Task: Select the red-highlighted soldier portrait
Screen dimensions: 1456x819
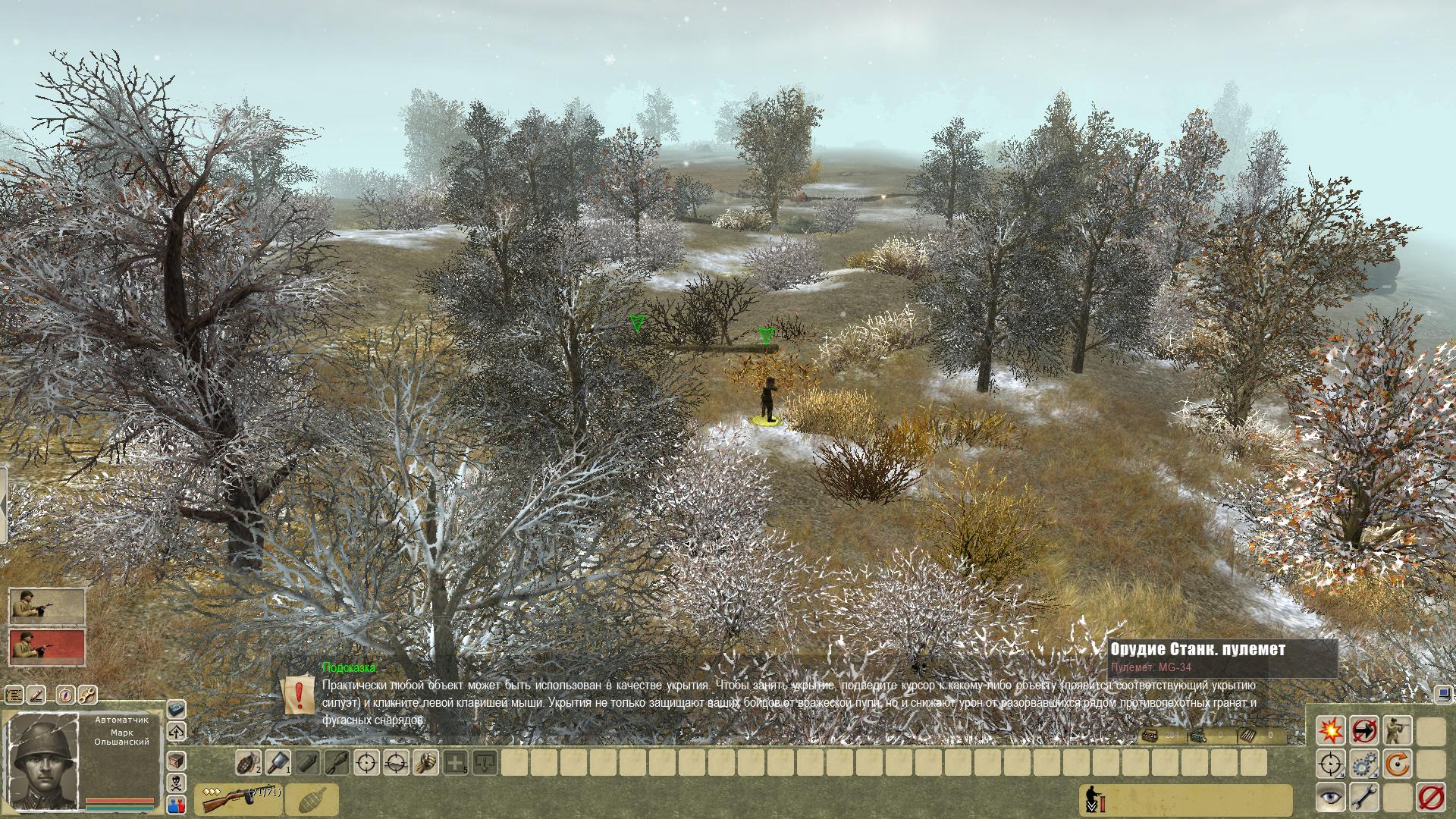Action: (x=46, y=647)
